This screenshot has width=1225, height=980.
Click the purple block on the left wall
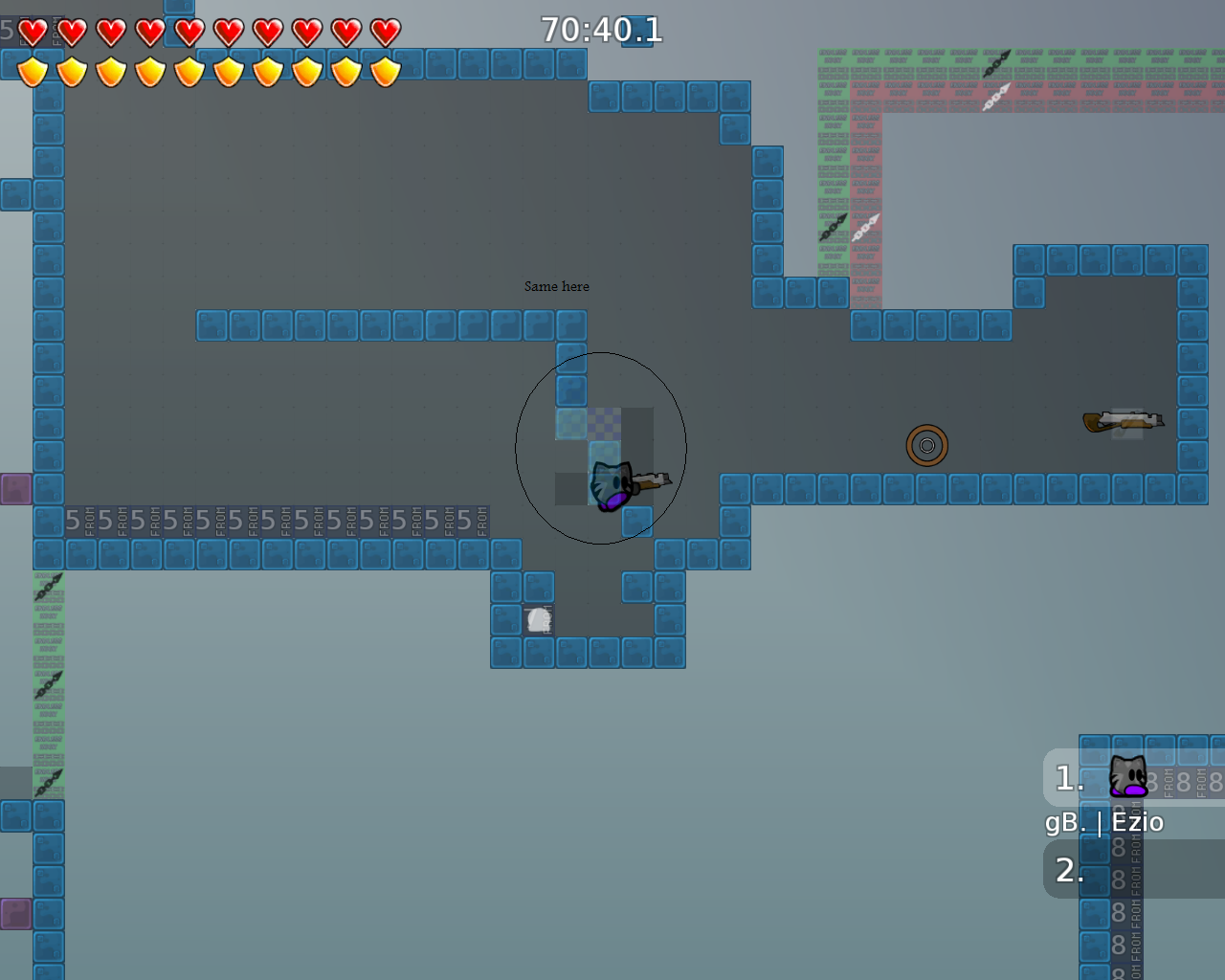click(x=17, y=488)
